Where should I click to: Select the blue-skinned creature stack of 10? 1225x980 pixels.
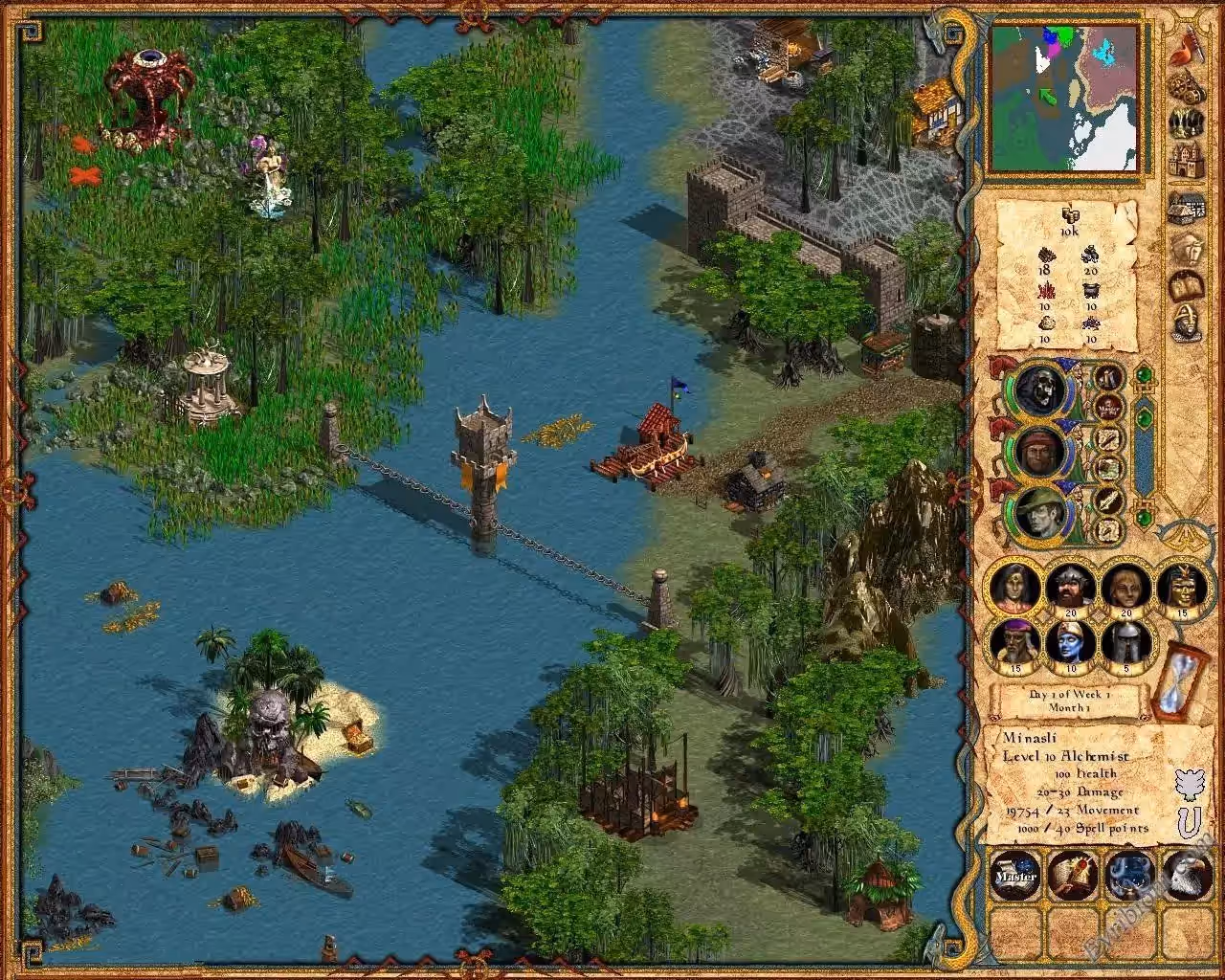(x=1071, y=644)
